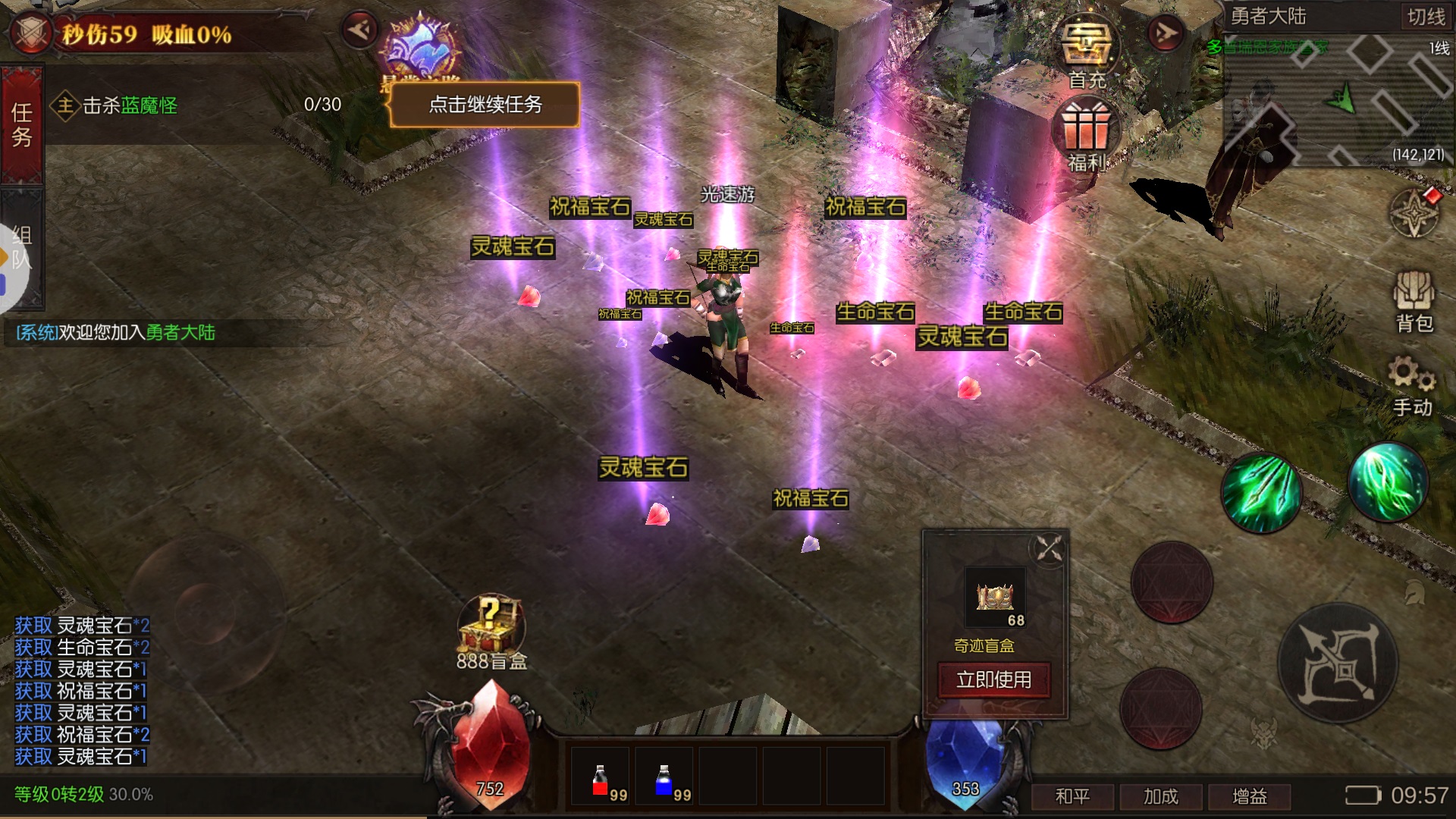Use the 奇迹盲盒 with 立即使用
Screen dimensions: 1456x819
(993, 679)
